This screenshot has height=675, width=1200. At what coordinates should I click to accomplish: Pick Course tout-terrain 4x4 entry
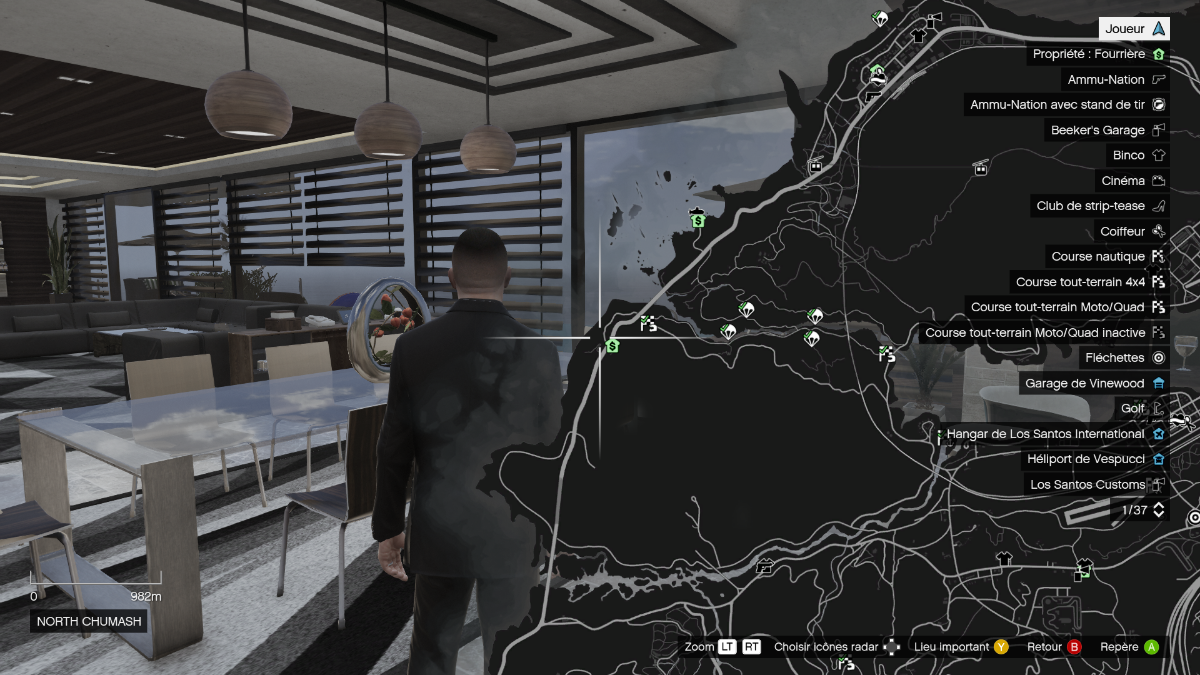click(1090, 282)
